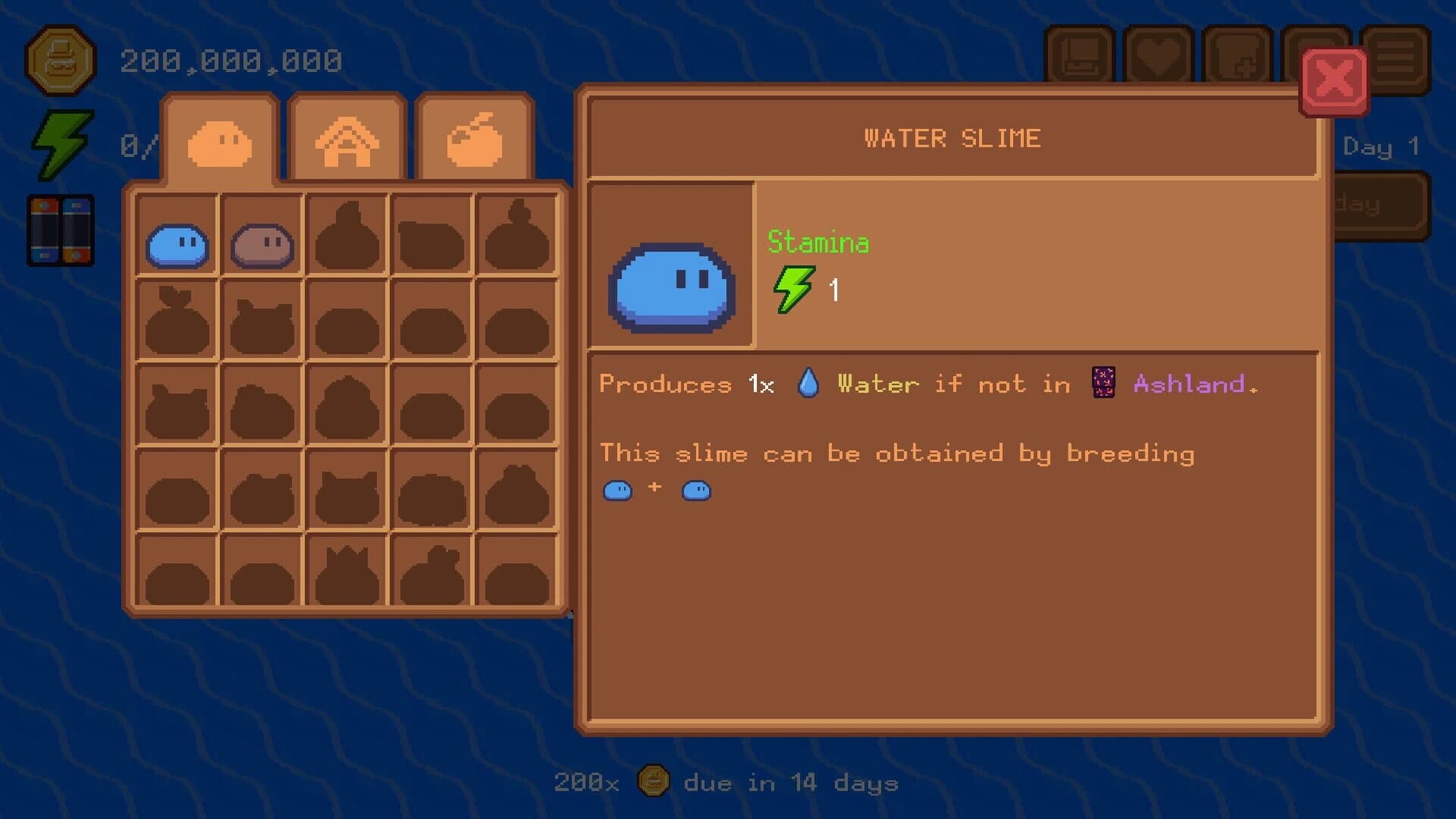Click the second blue slime breeding parent
1456x819 pixels.
point(695,491)
